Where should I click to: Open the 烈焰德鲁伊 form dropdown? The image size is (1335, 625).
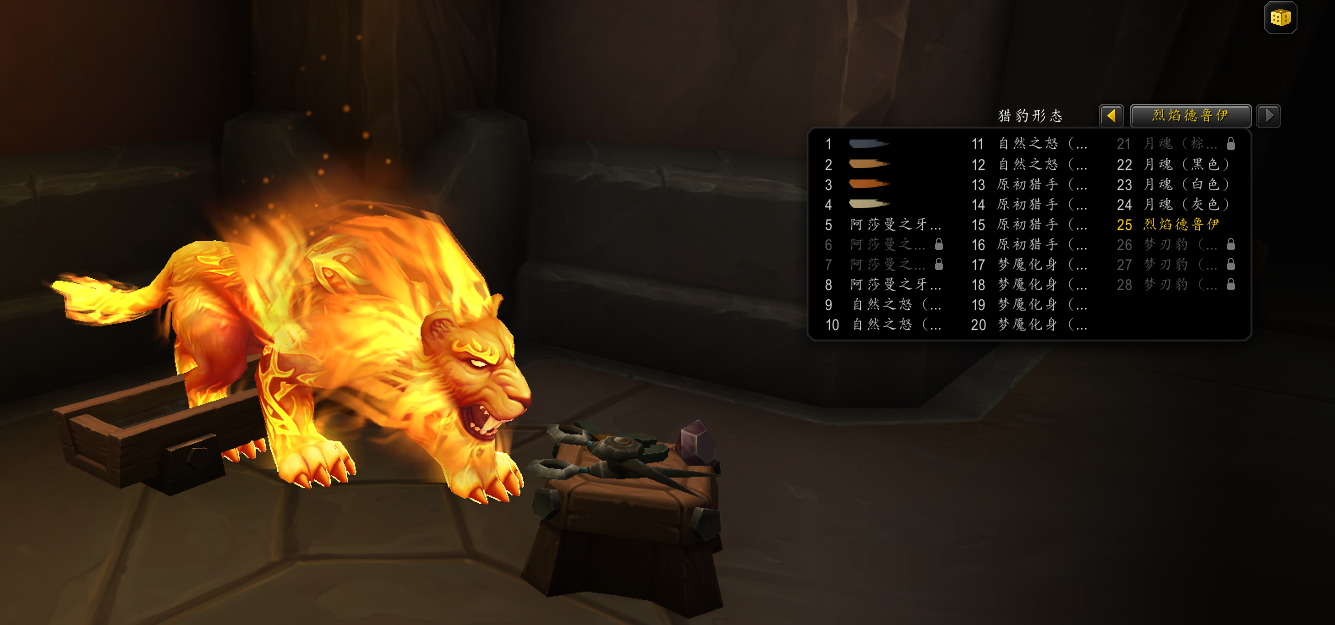(1190, 116)
